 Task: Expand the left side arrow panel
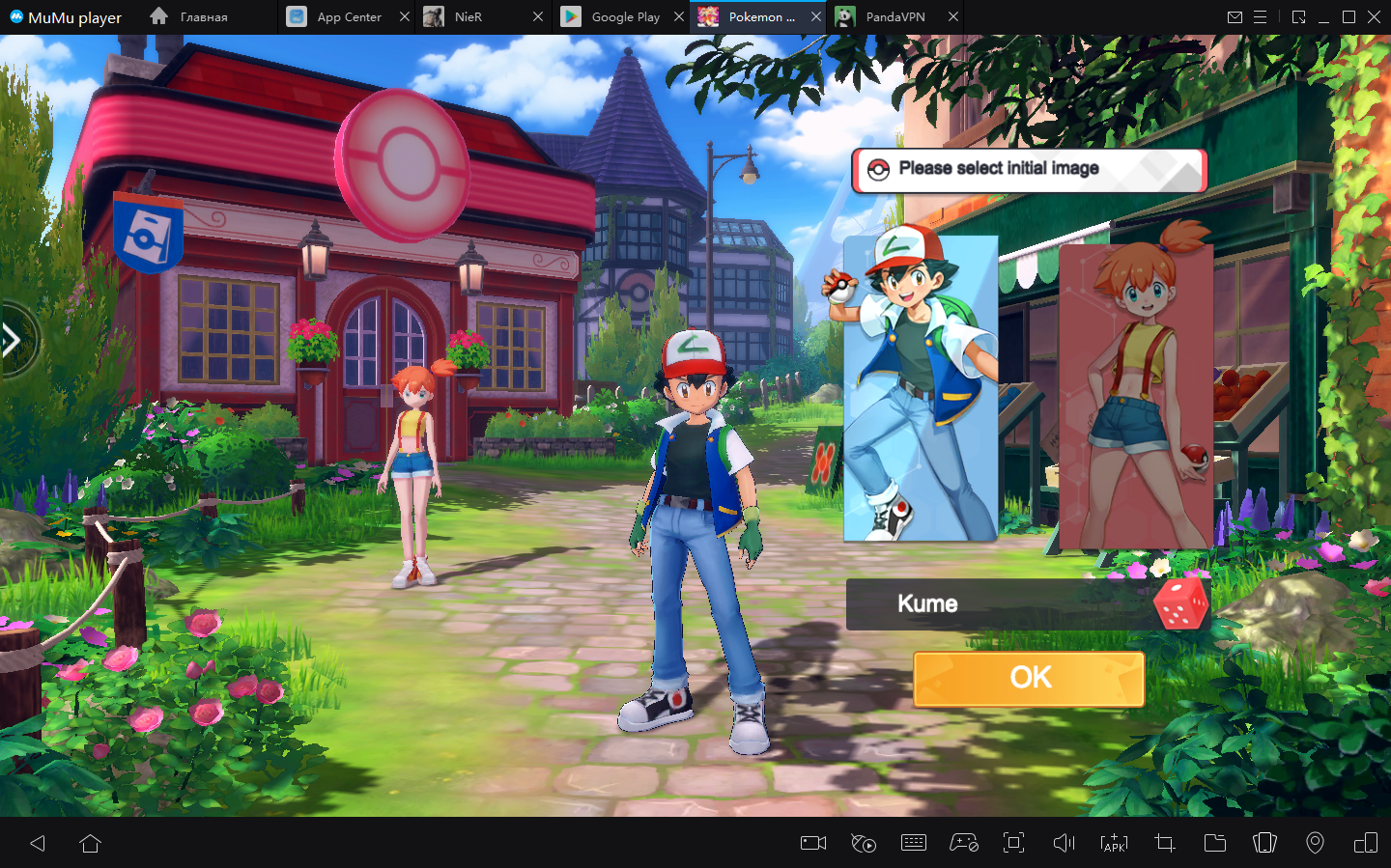coord(13,340)
